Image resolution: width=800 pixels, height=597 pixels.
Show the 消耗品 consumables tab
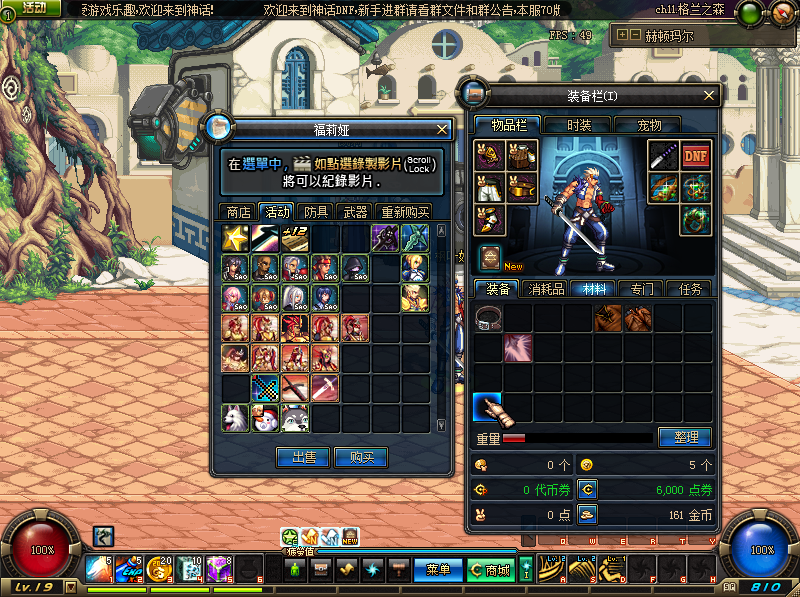pyautogui.click(x=546, y=288)
